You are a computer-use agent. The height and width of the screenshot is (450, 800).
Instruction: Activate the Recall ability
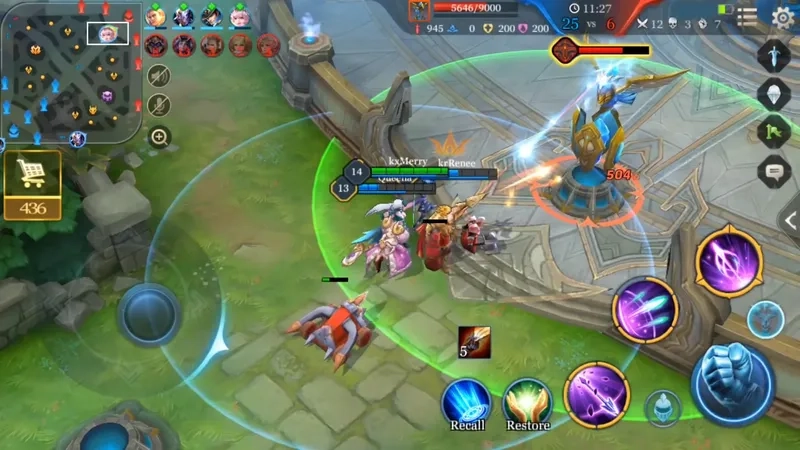point(467,400)
